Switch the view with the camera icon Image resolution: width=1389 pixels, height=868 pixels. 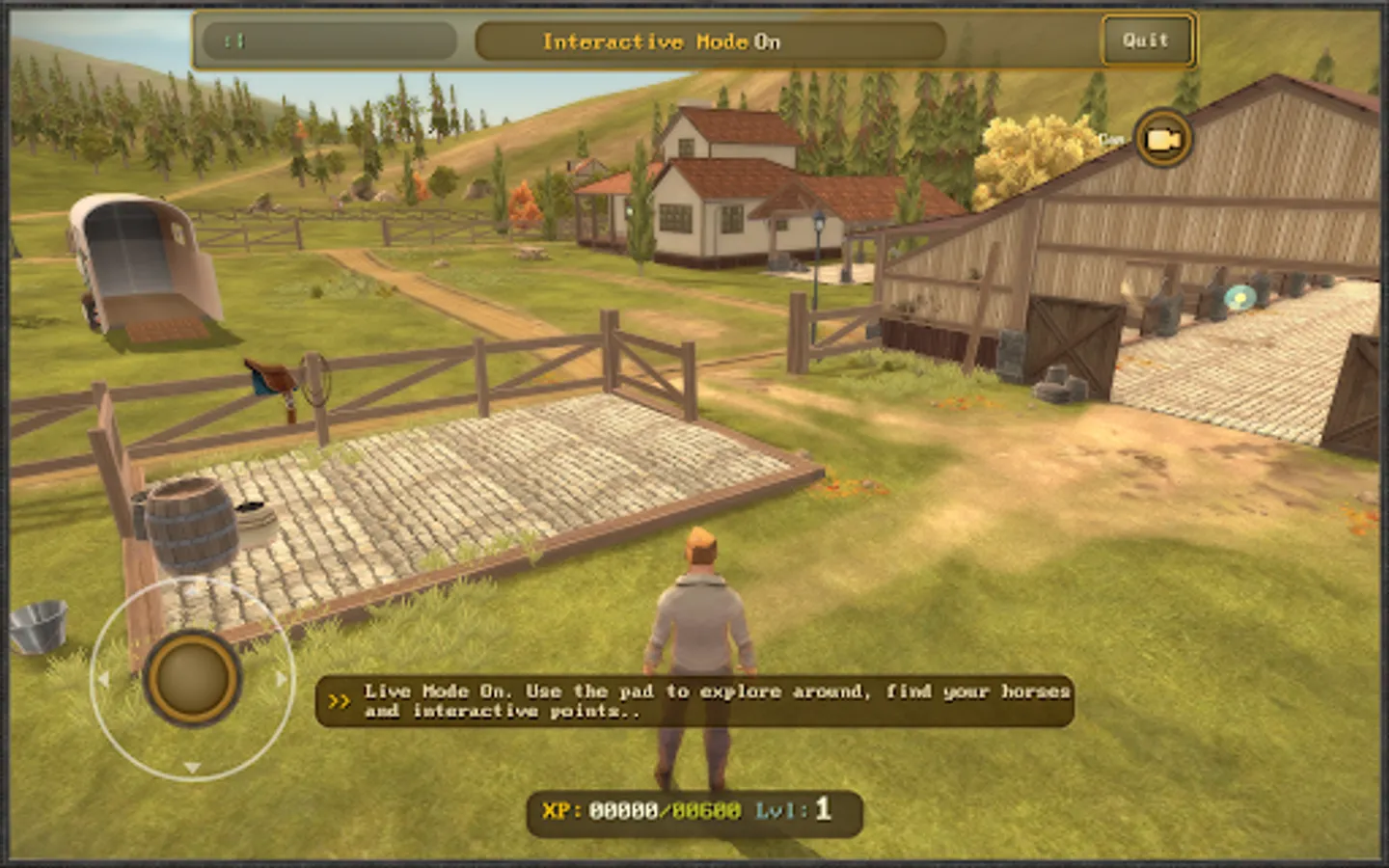pyautogui.click(x=1162, y=139)
